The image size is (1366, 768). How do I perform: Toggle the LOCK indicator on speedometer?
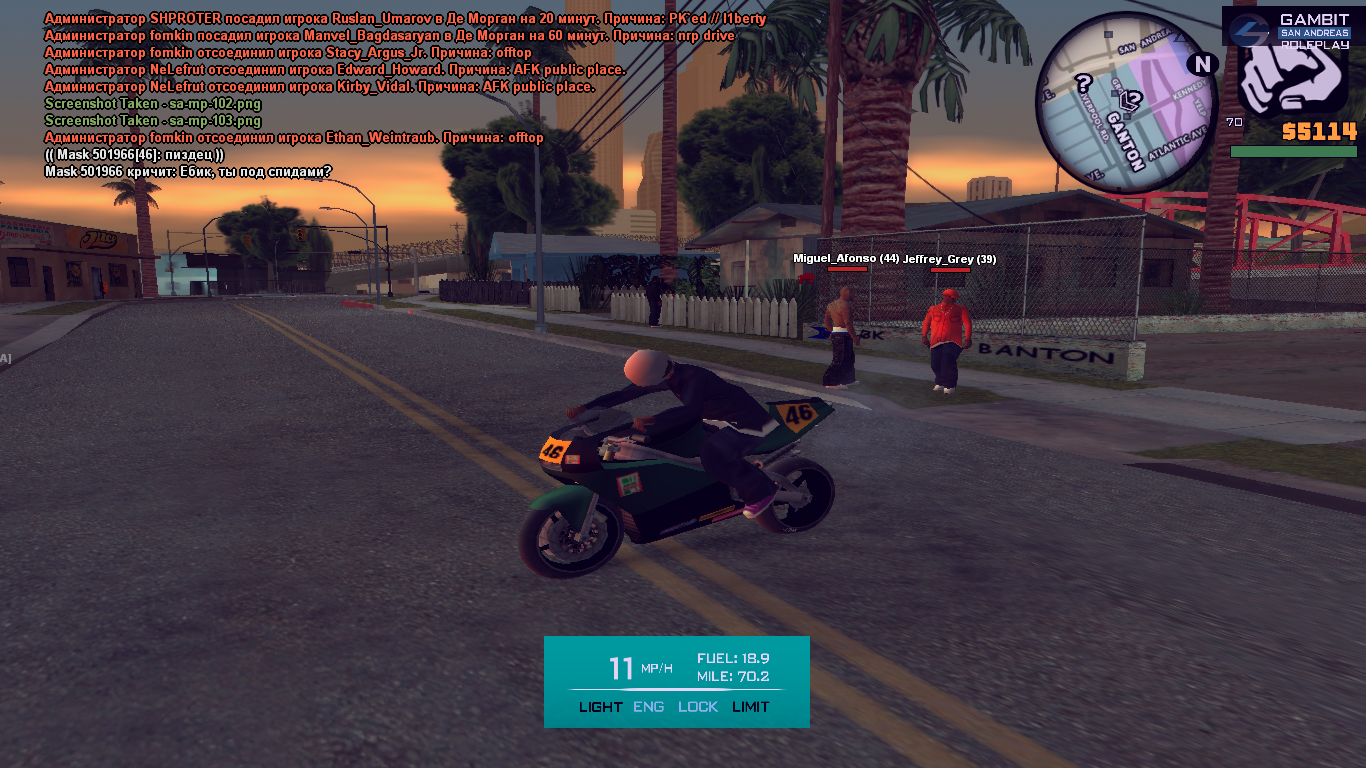(x=698, y=707)
